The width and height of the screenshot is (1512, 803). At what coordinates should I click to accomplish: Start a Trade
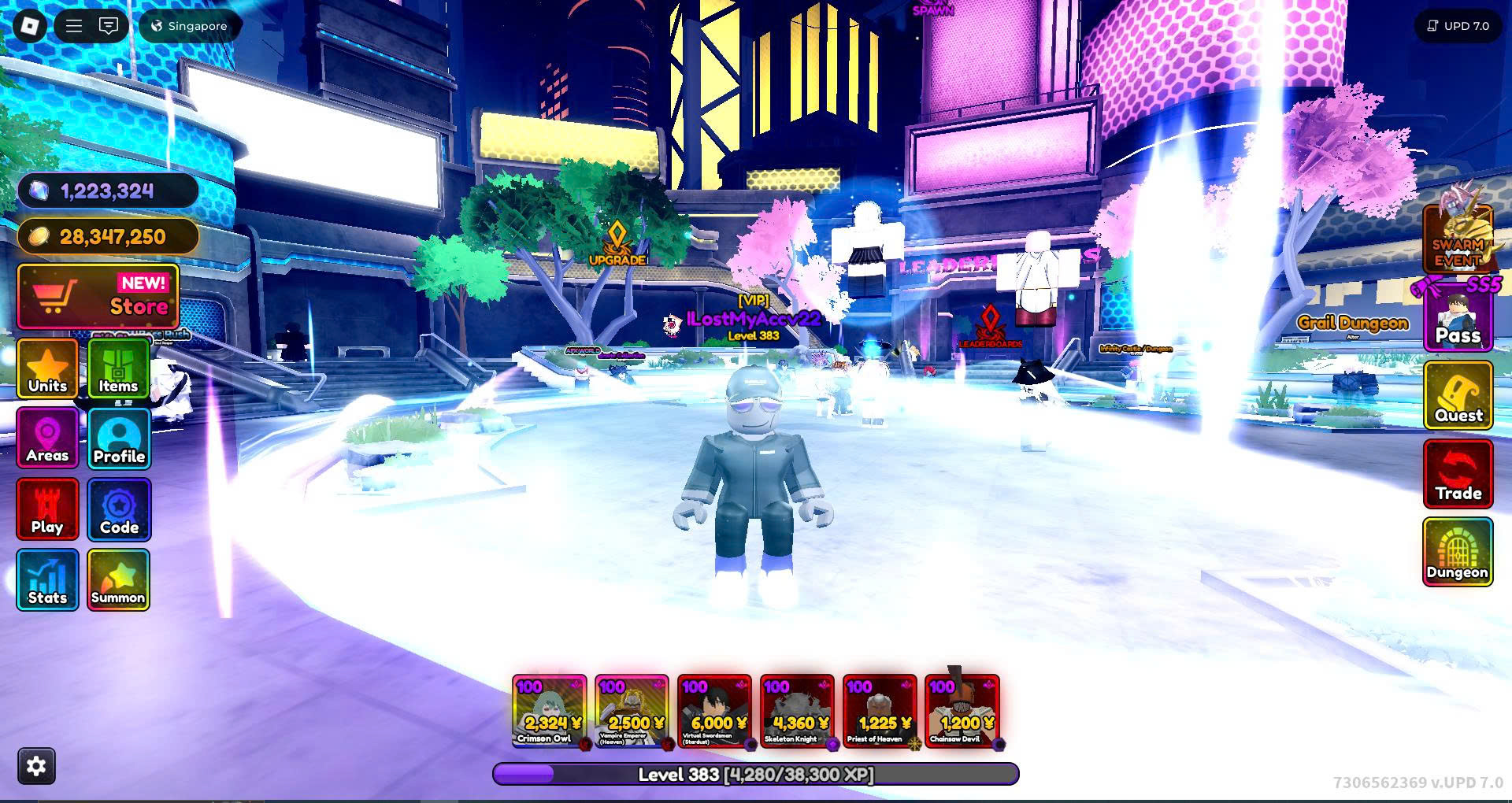click(1458, 474)
